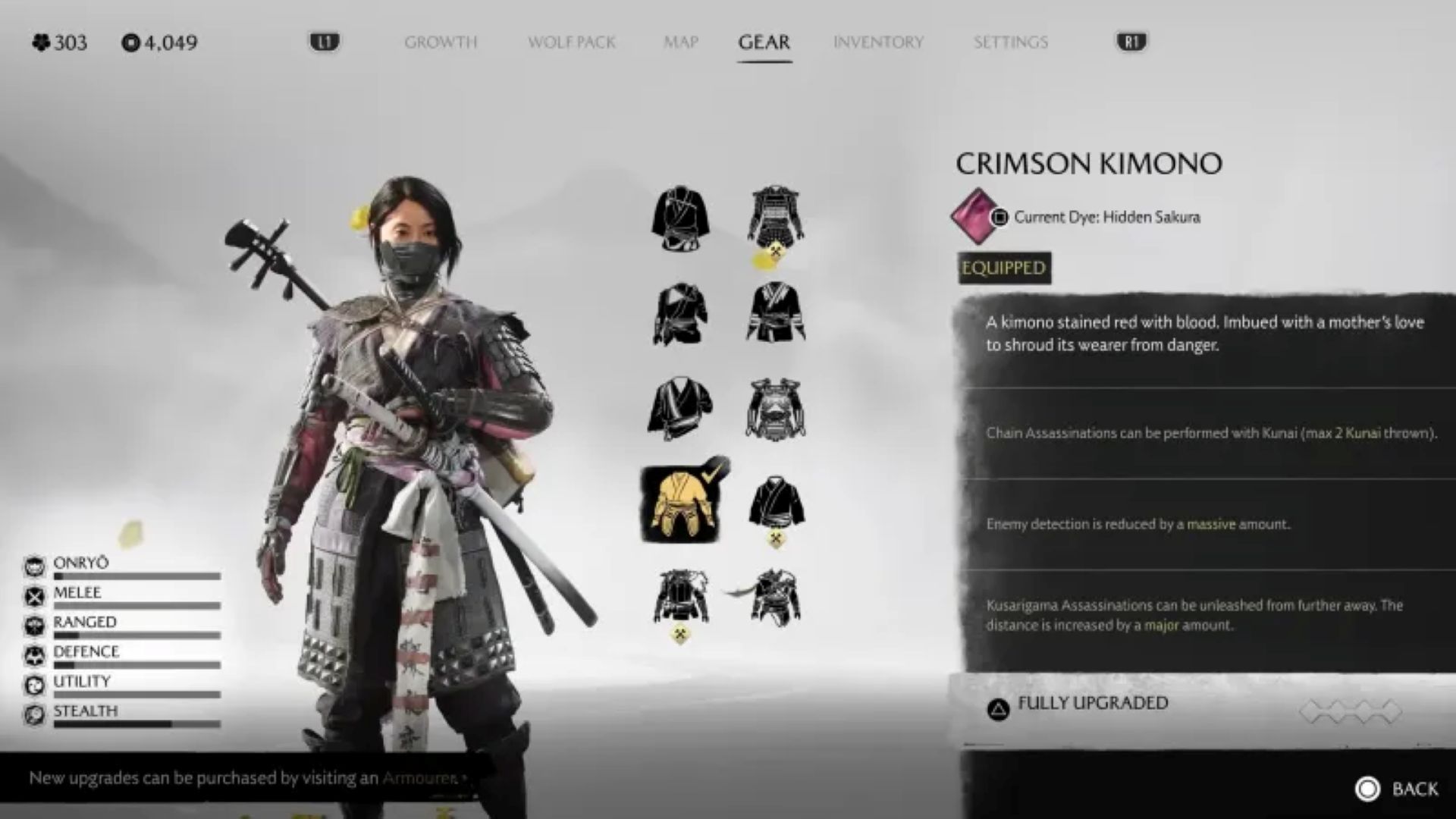The height and width of the screenshot is (819, 1456).
Task: Switch to the Growth tab
Action: click(441, 42)
